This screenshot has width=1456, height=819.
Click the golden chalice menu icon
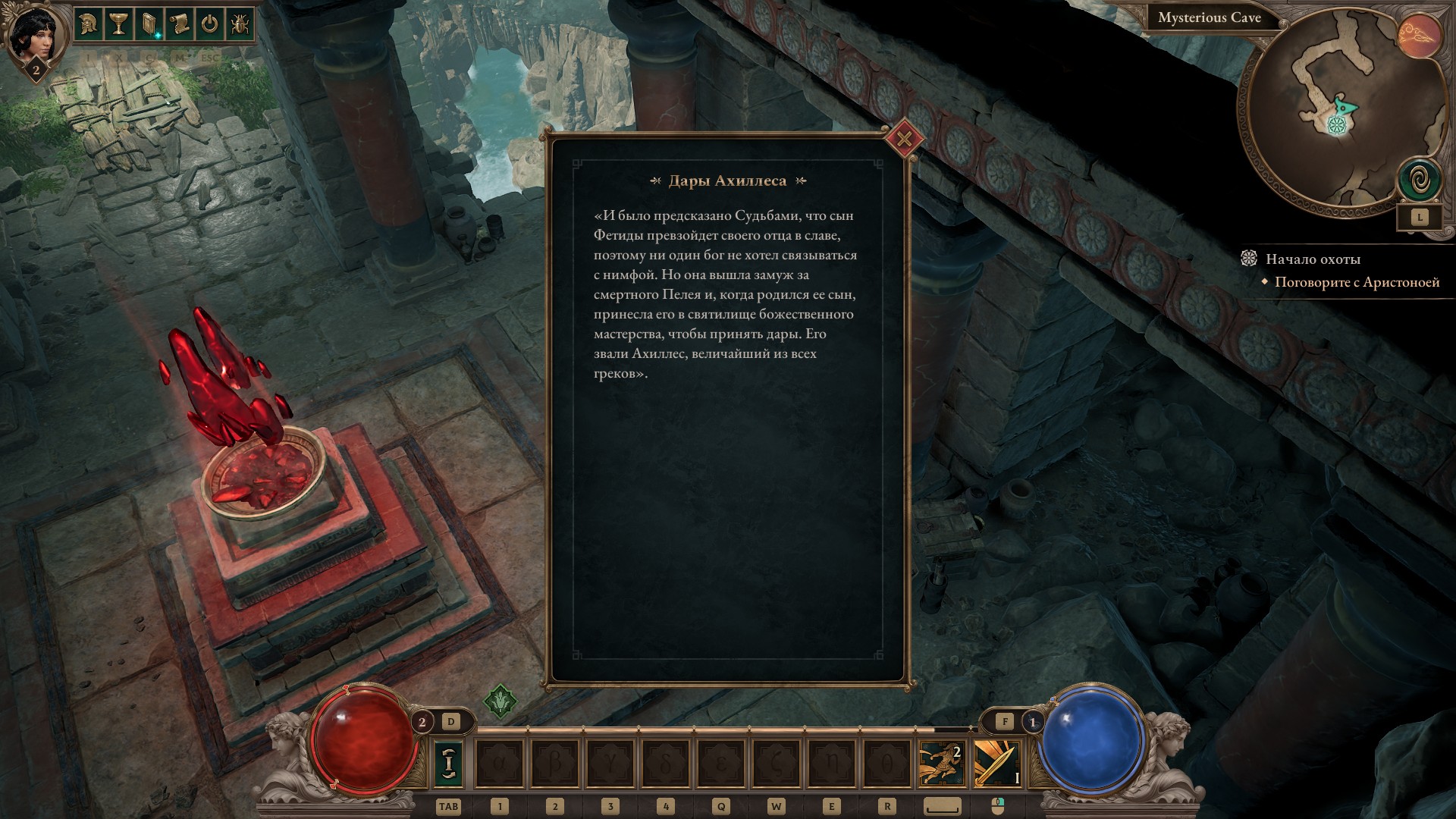click(118, 25)
